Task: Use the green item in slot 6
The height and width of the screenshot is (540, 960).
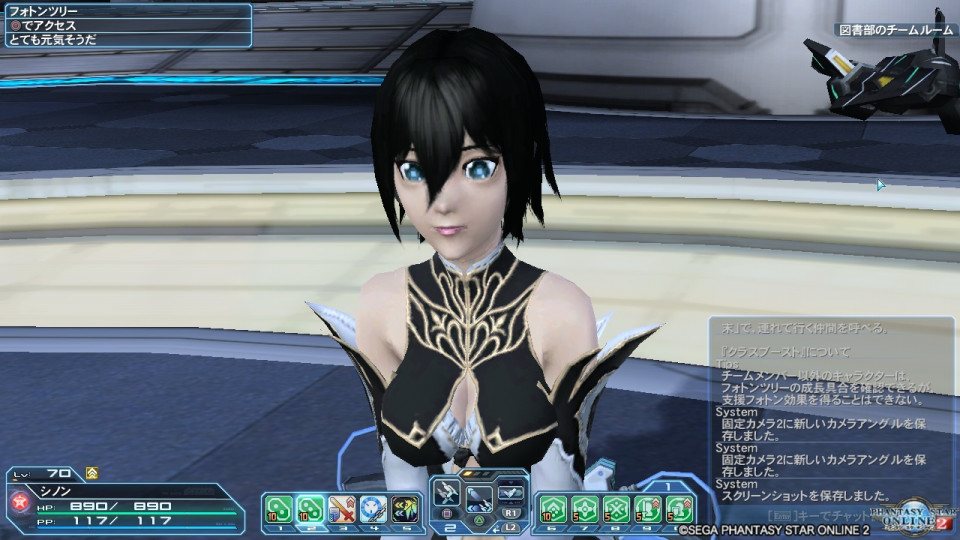Action: point(553,509)
